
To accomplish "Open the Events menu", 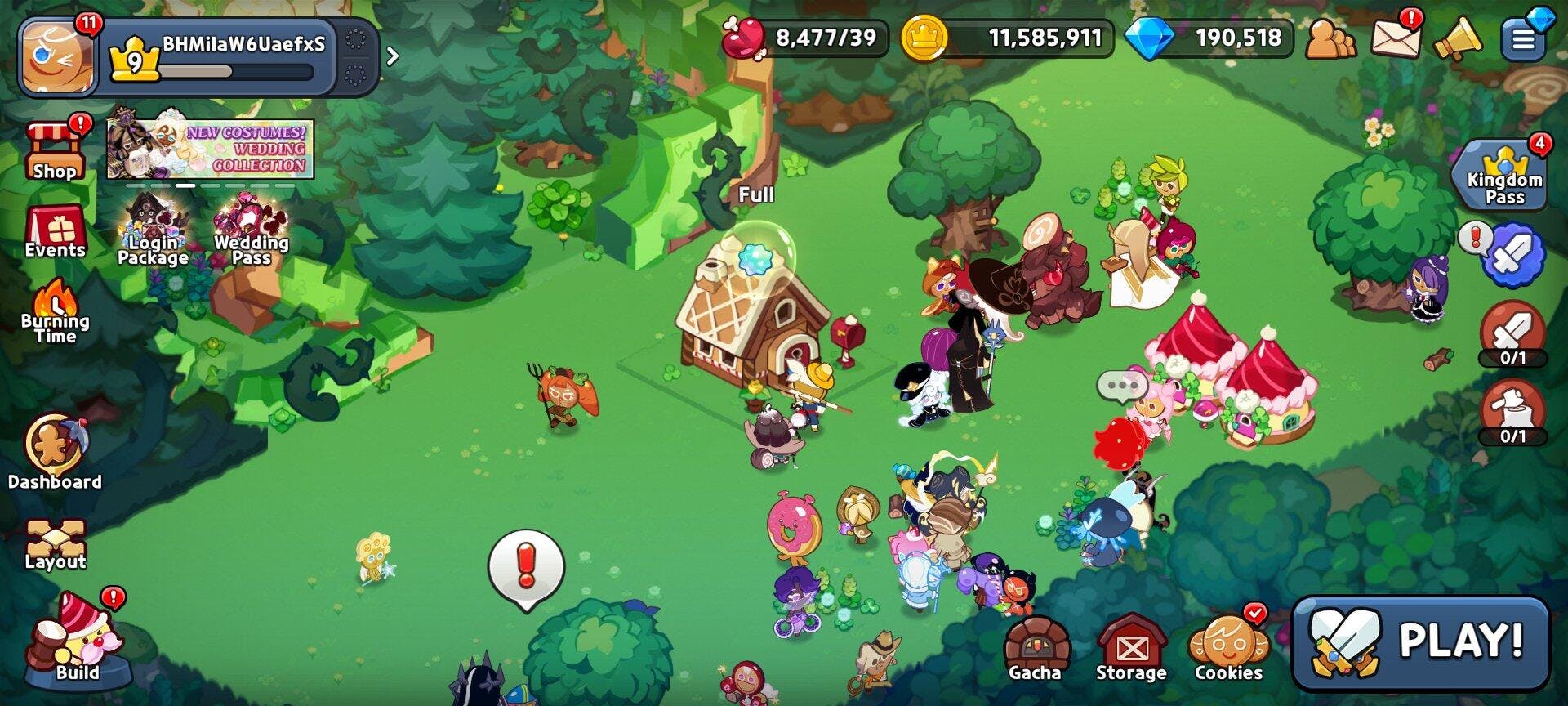I will tap(55, 232).
